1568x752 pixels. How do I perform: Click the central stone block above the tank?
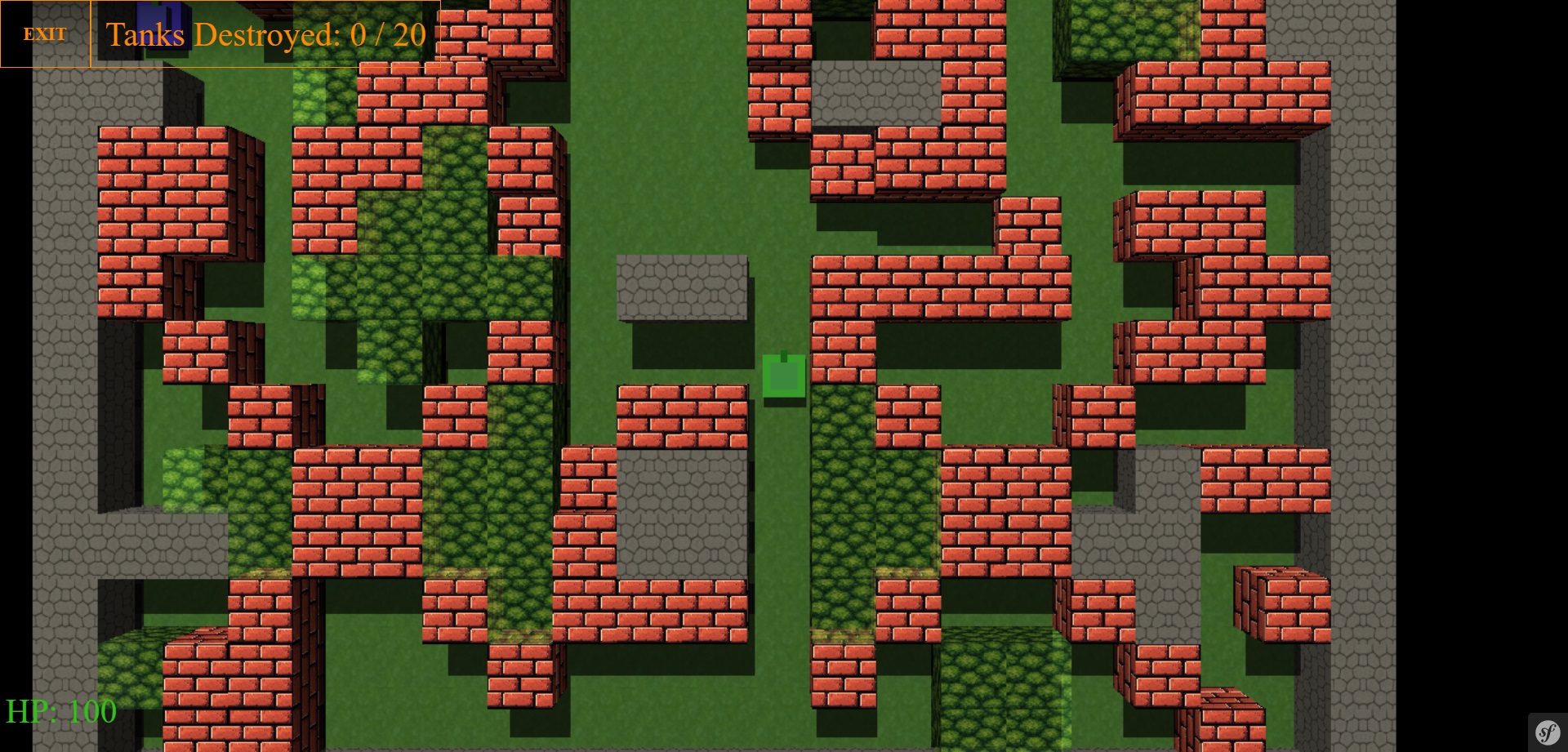click(x=684, y=286)
